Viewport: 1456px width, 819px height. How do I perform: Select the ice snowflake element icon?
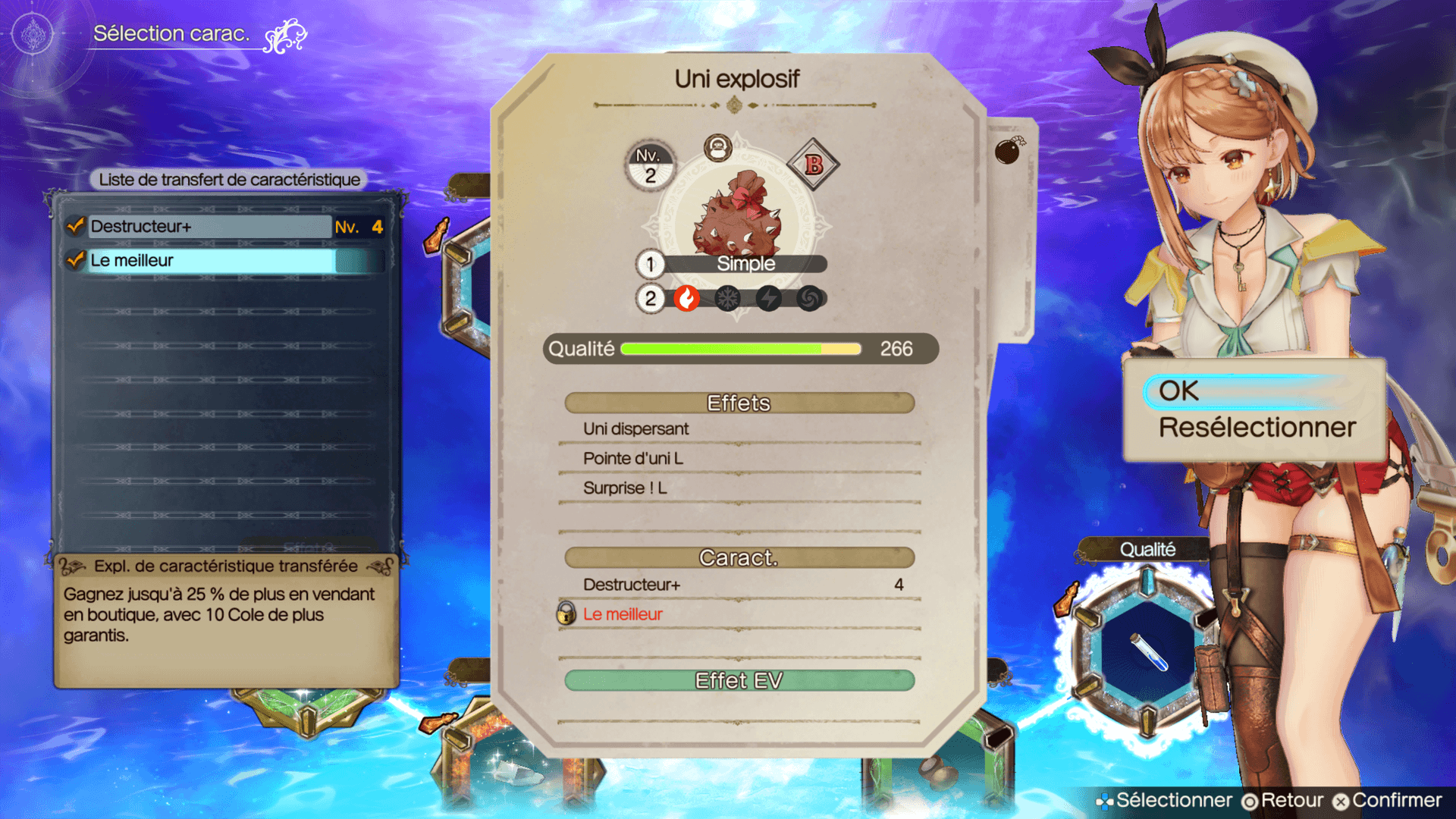point(728,299)
